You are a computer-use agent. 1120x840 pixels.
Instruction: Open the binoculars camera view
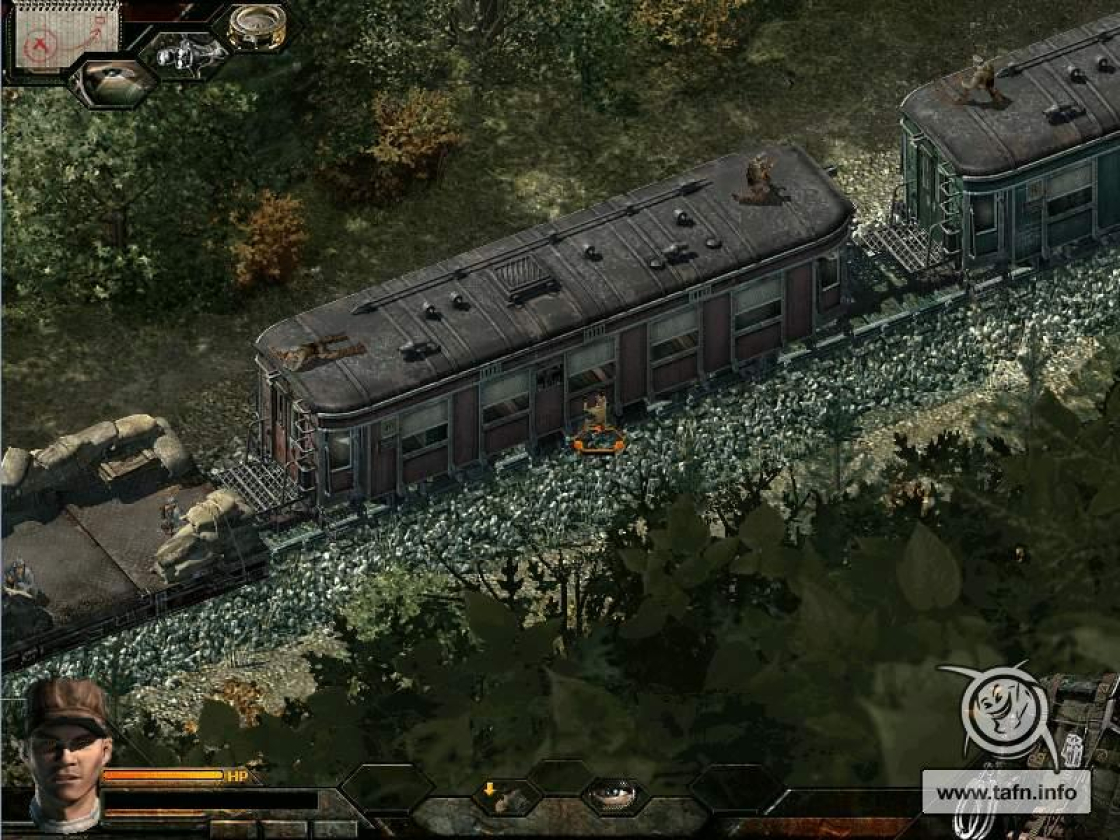(188, 54)
